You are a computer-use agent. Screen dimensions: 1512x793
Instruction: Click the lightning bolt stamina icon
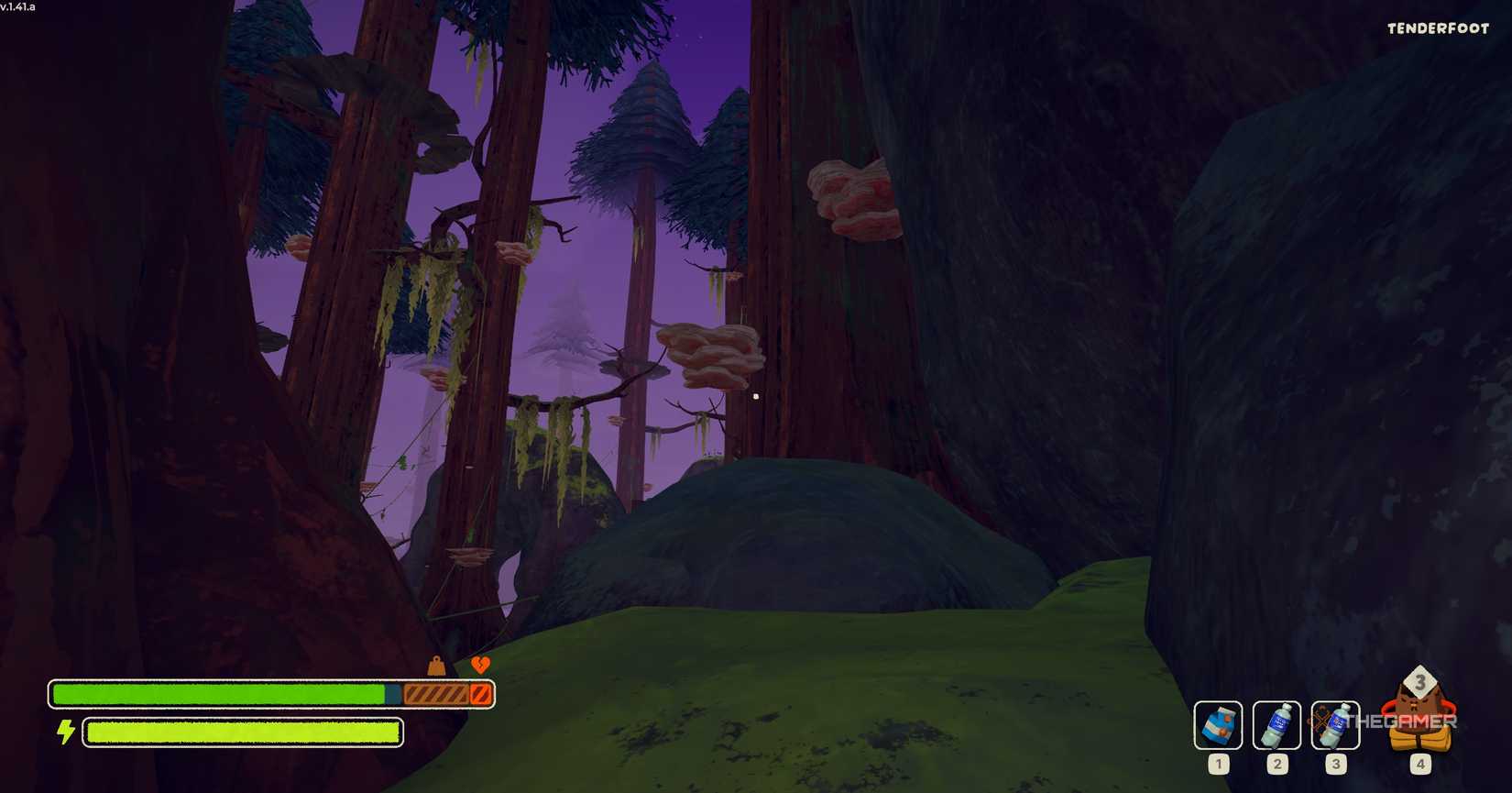pyautogui.click(x=64, y=732)
